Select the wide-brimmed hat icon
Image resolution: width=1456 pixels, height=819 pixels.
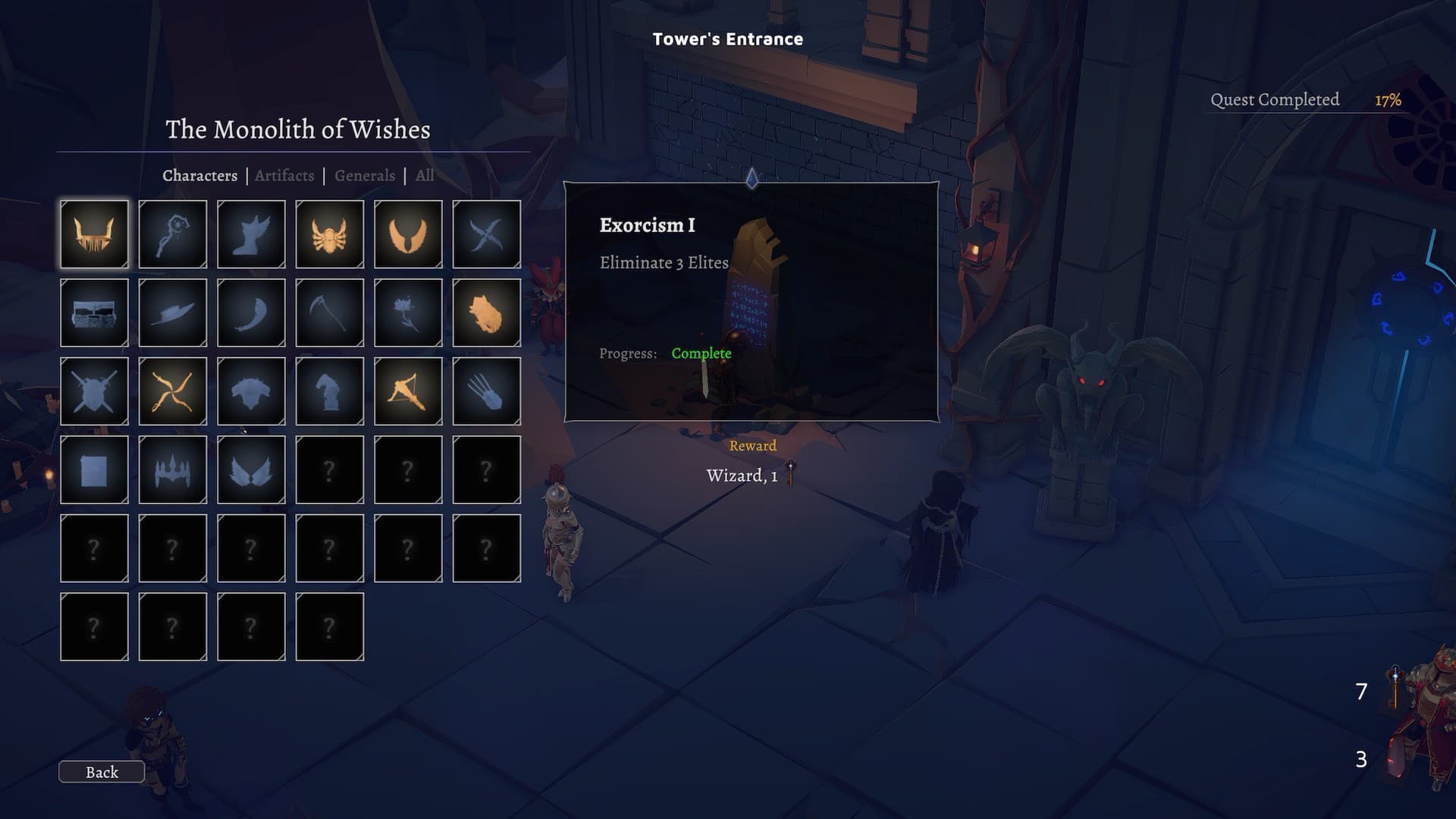(x=173, y=313)
